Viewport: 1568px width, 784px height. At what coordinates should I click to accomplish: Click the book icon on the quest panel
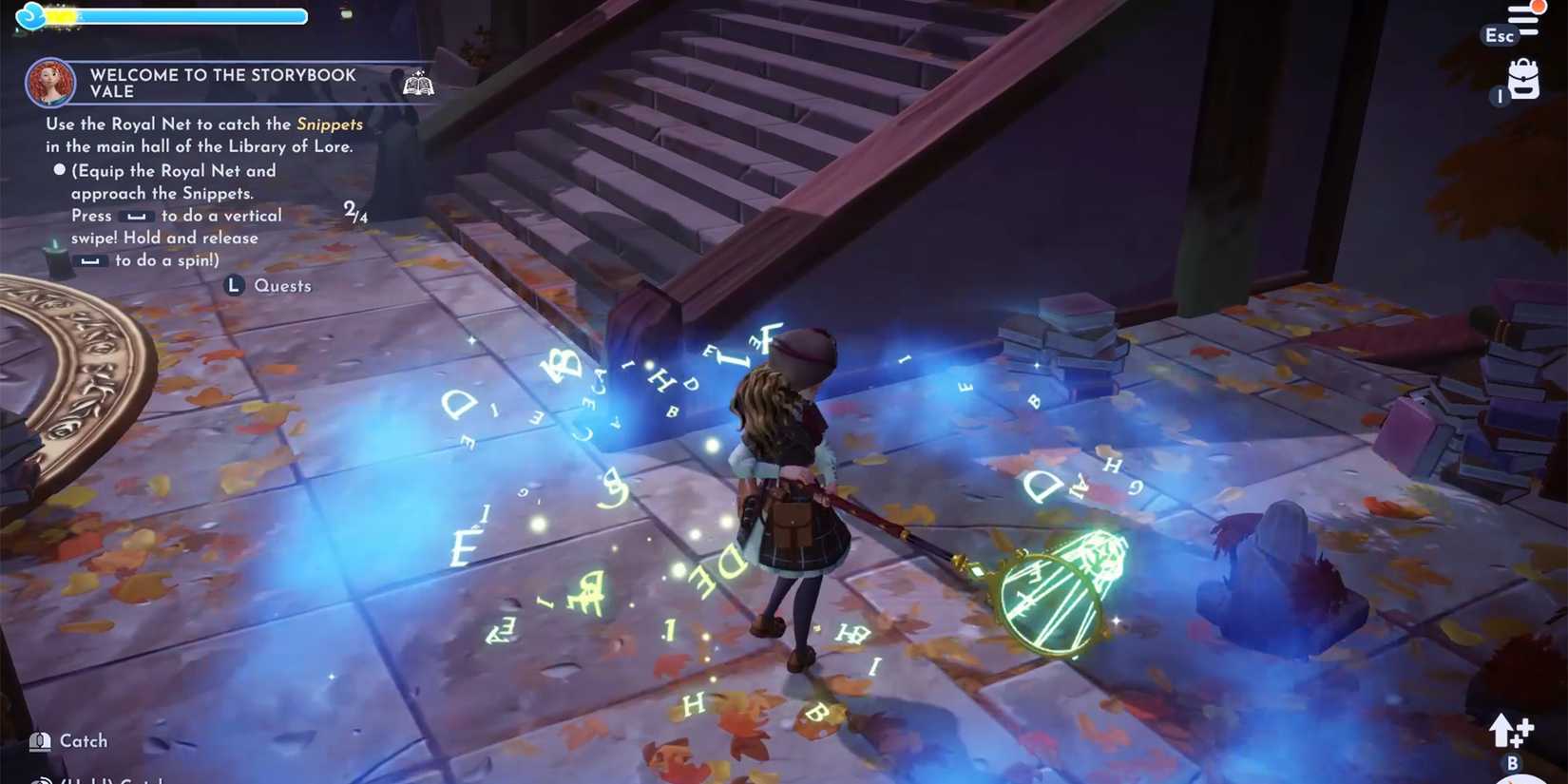tap(418, 84)
